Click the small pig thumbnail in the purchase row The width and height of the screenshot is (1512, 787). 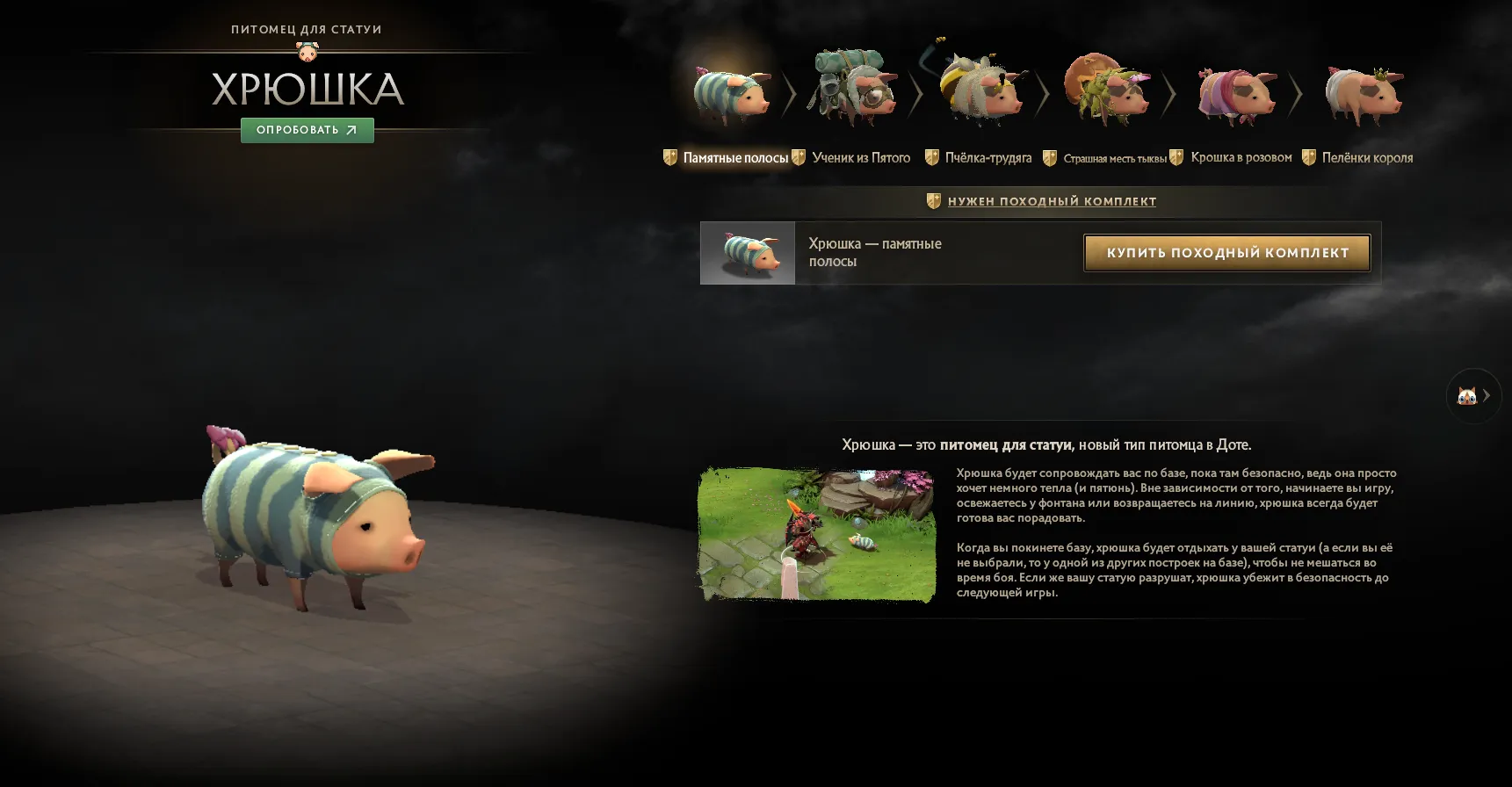[748, 253]
